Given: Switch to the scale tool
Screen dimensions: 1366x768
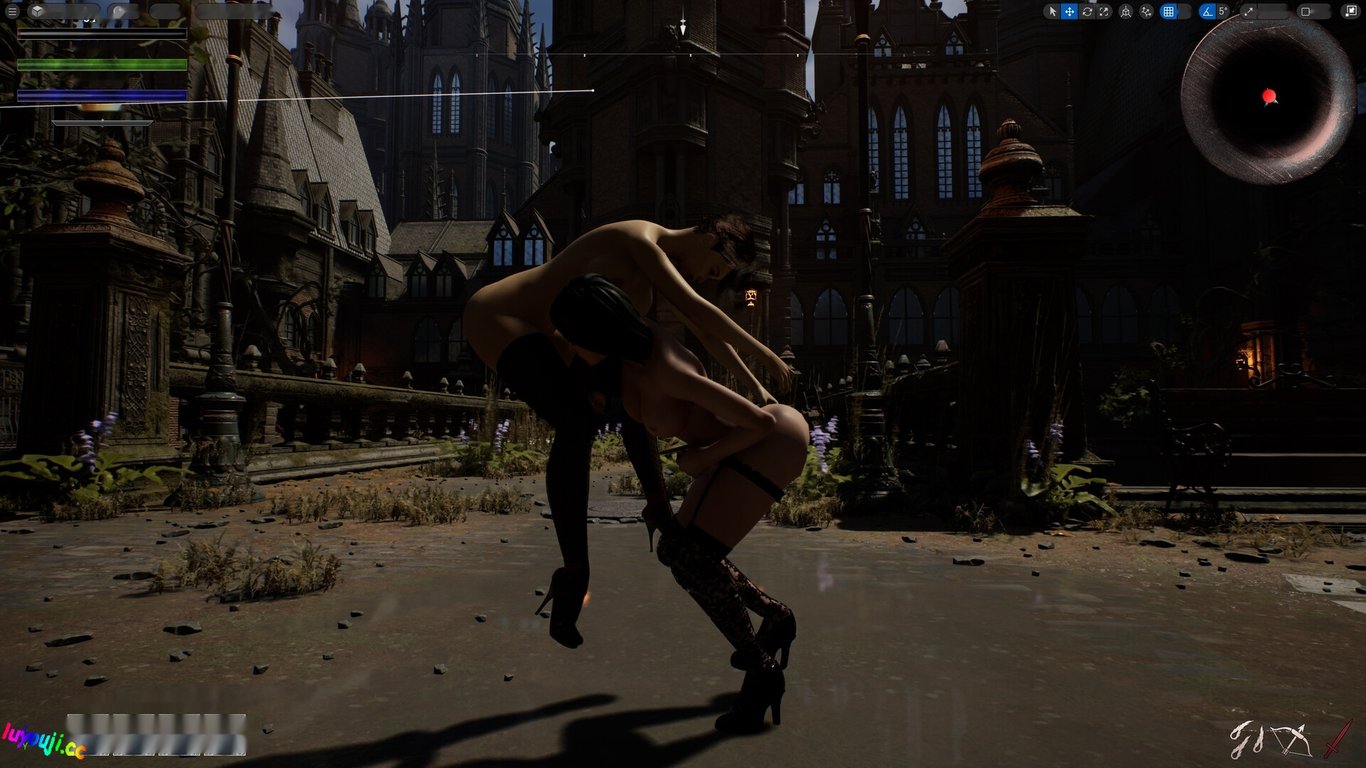Looking at the screenshot, I should coord(1104,12).
